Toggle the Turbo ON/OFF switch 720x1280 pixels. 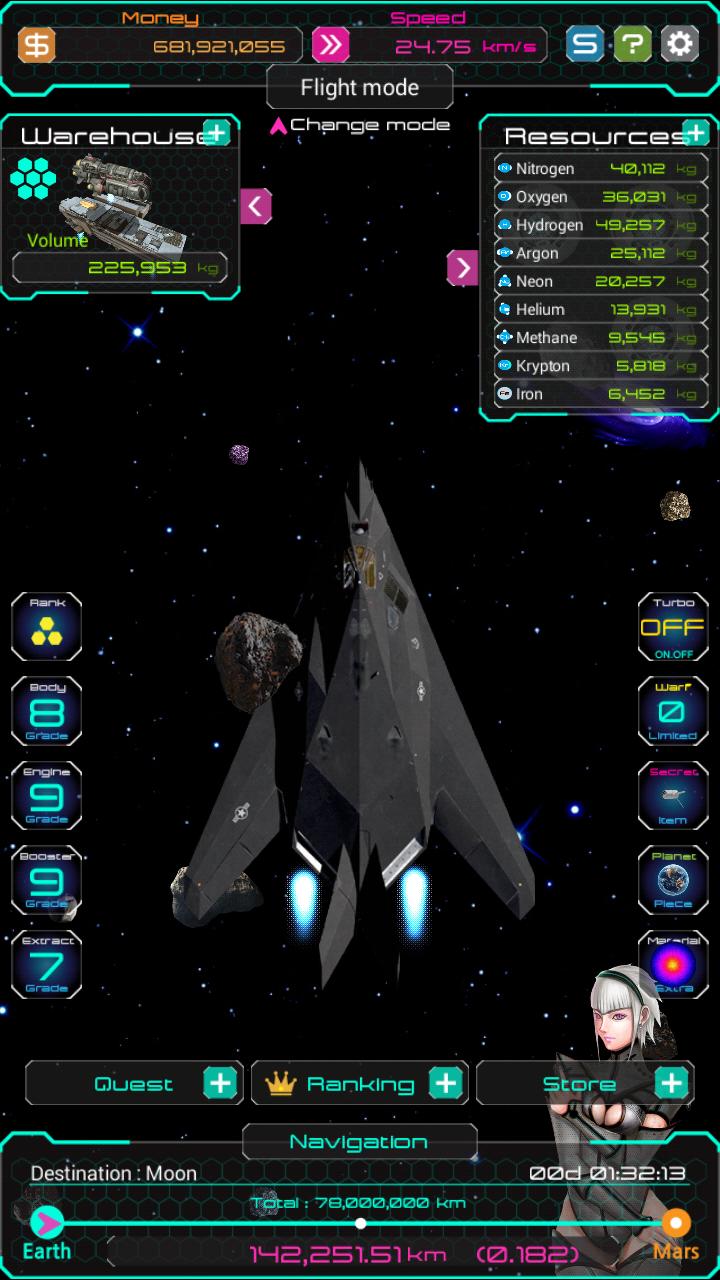(673, 627)
